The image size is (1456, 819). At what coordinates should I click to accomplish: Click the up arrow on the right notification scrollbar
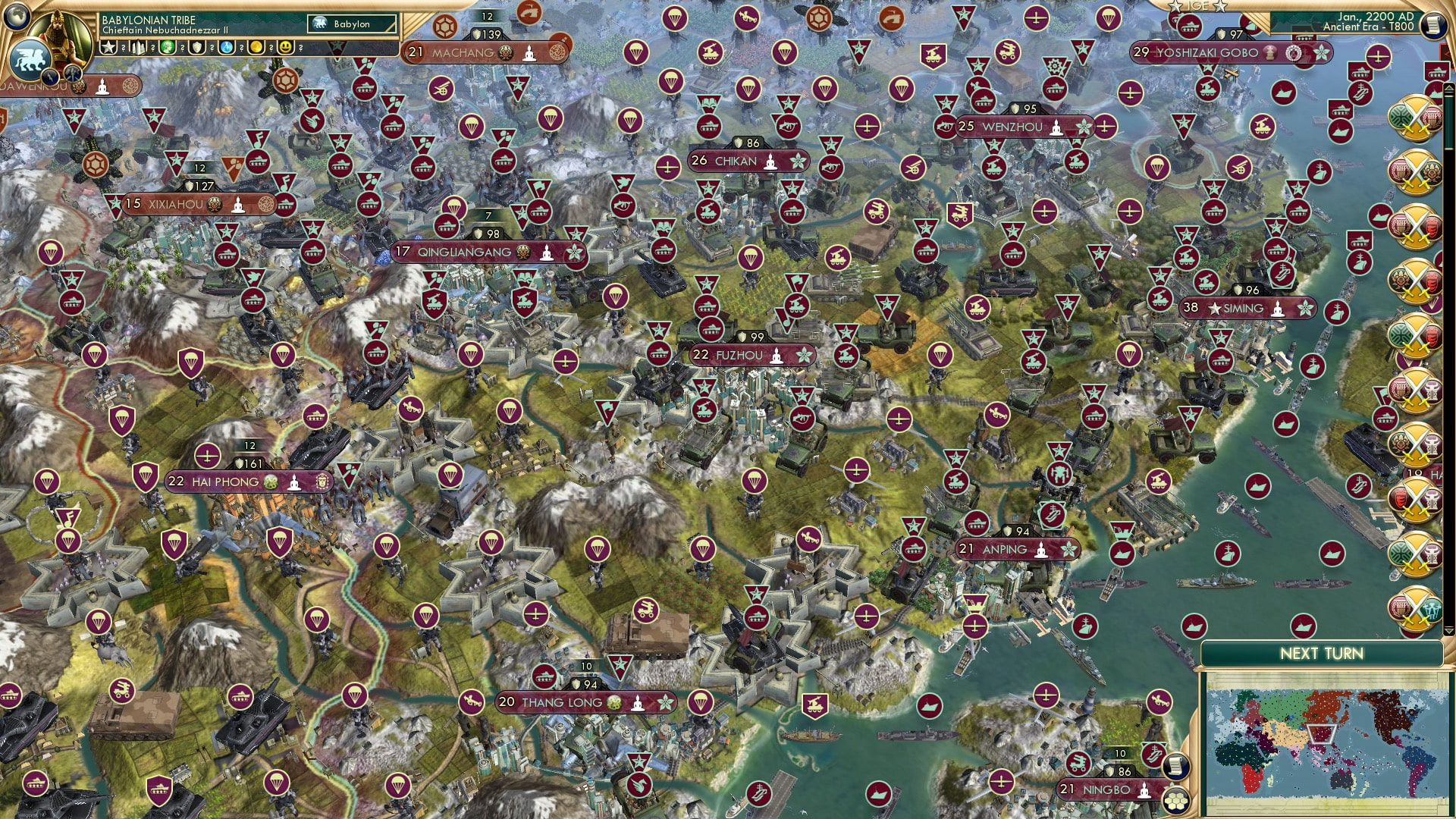click(x=1451, y=87)
